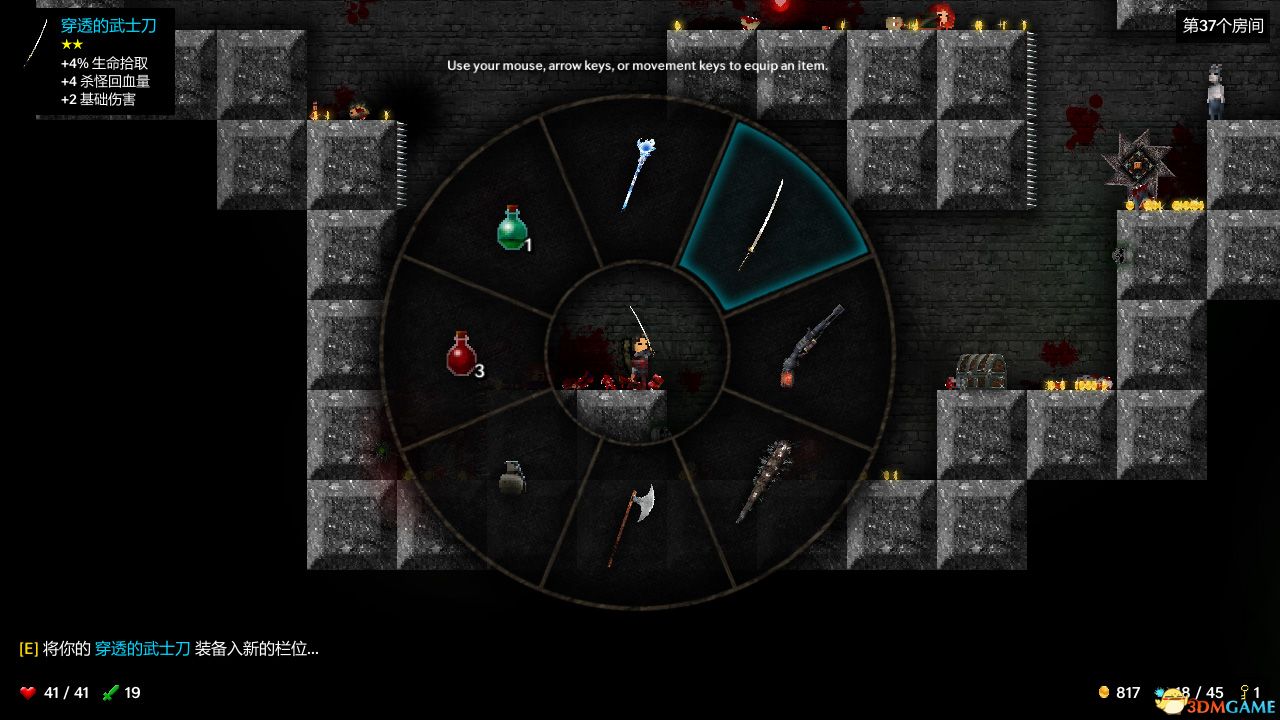The image size is (1280, 720).
Task: Pick the grenade from the wheel
Action: tap(511, 479)
